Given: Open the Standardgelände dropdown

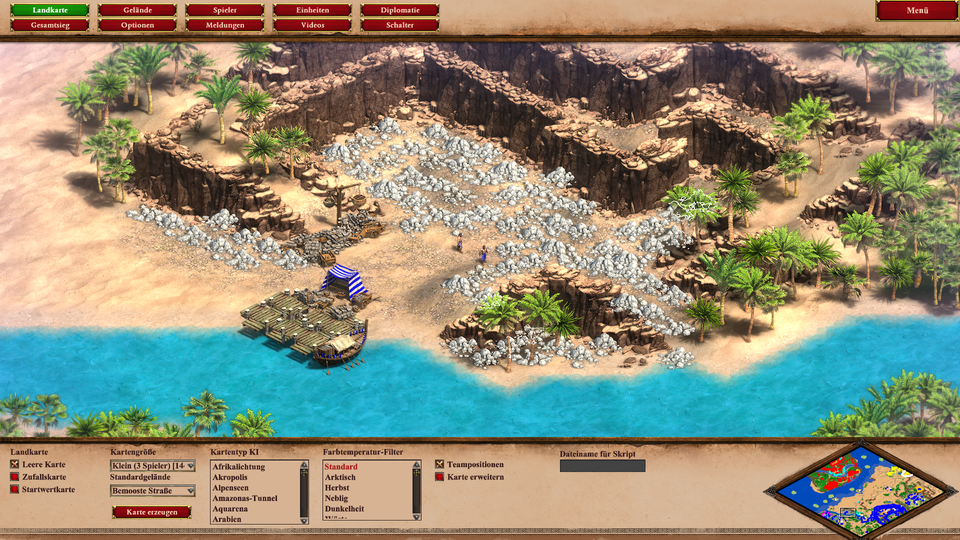Looking at the screenshot, I should point(153,491).
